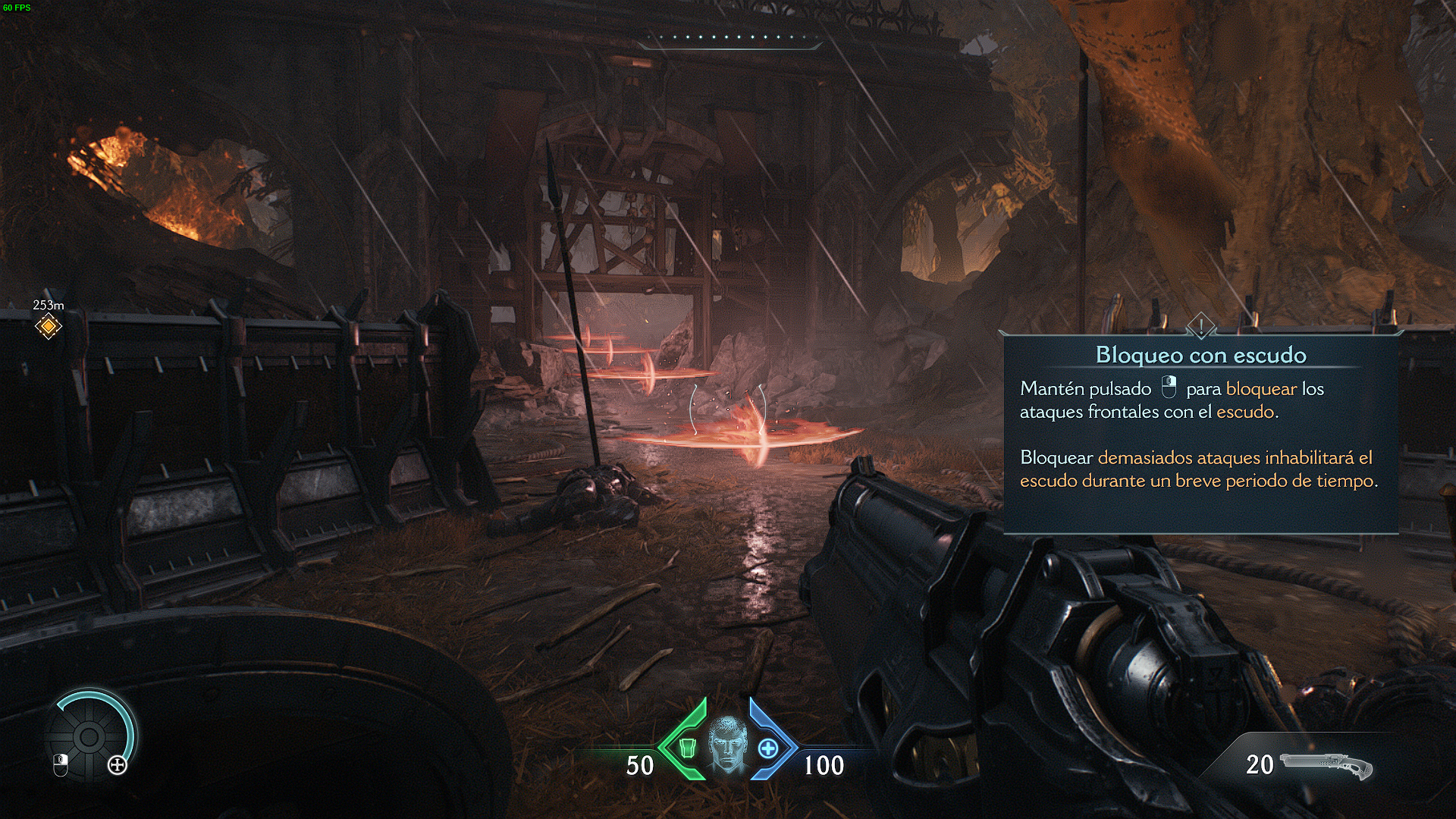
Task: Select the green armor icon
Action: click(x=686, y=748)
